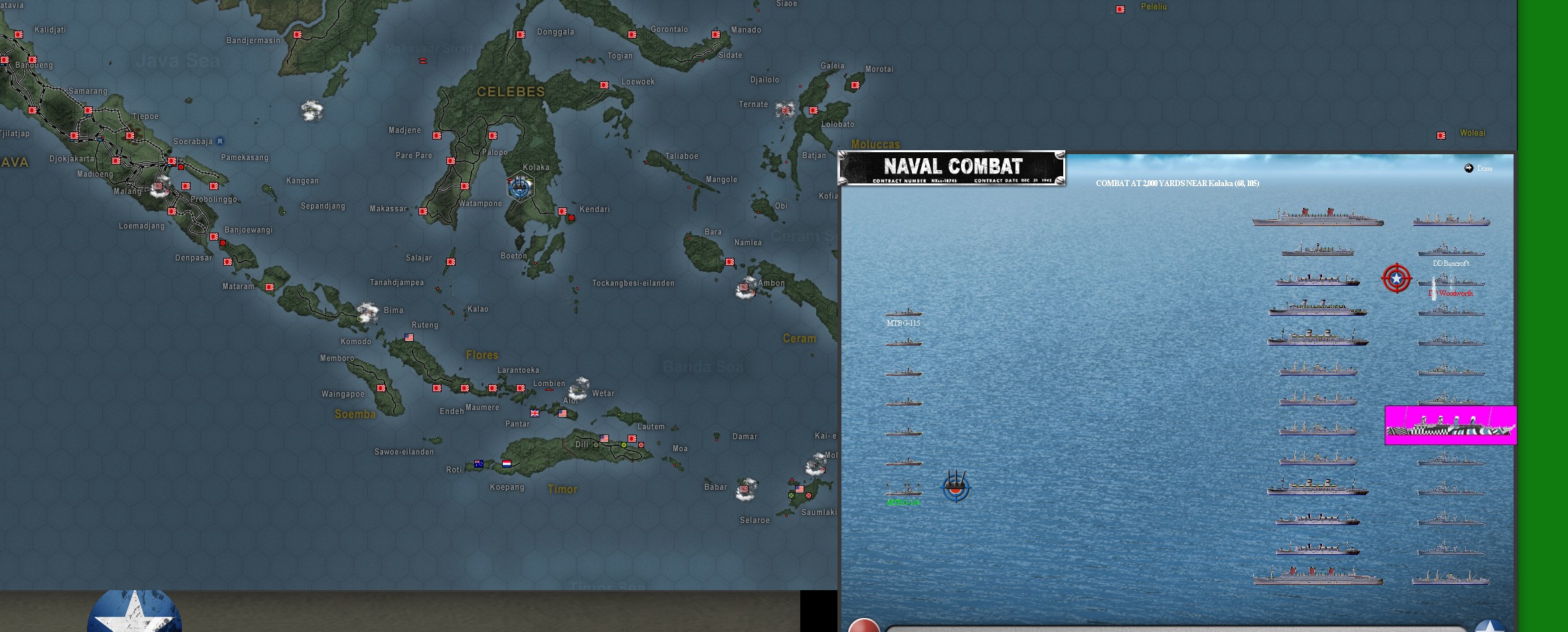This screenshot has height=632, width=1568.
Task: Select the Japanese base marker at Peleliu
Action: [1120, 9]
